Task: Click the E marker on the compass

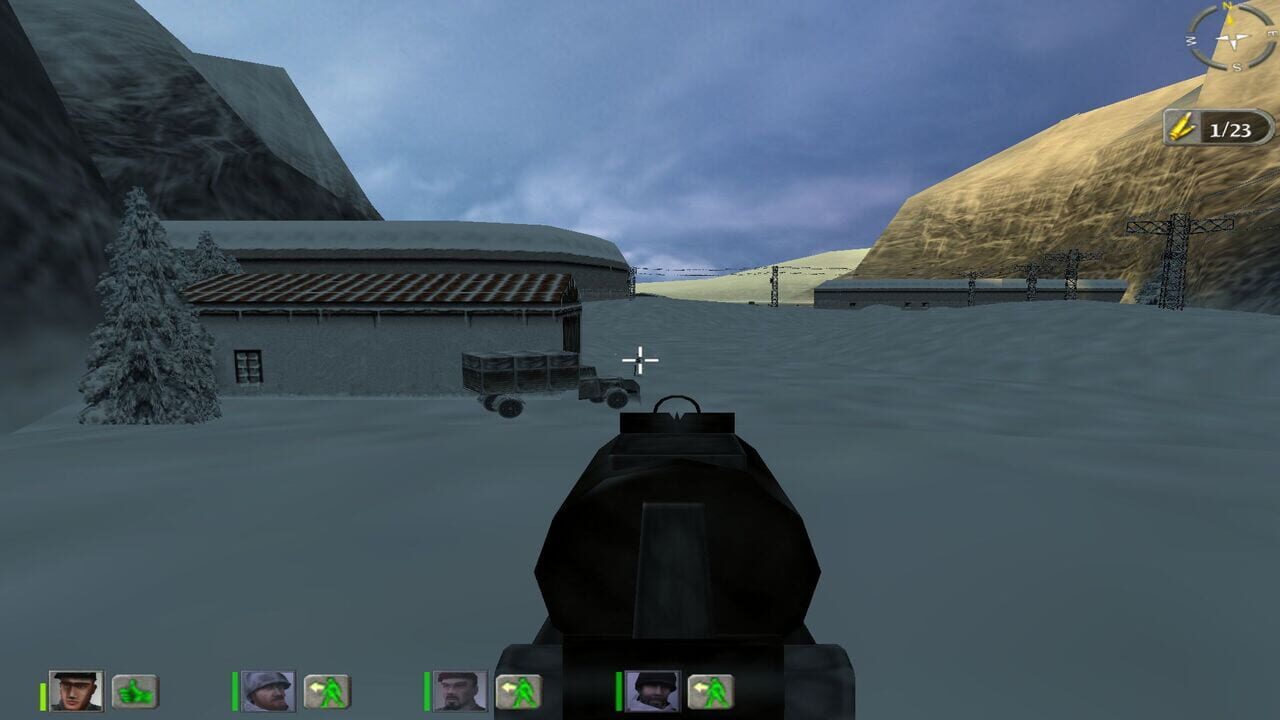Action: tap(1271, 32)
